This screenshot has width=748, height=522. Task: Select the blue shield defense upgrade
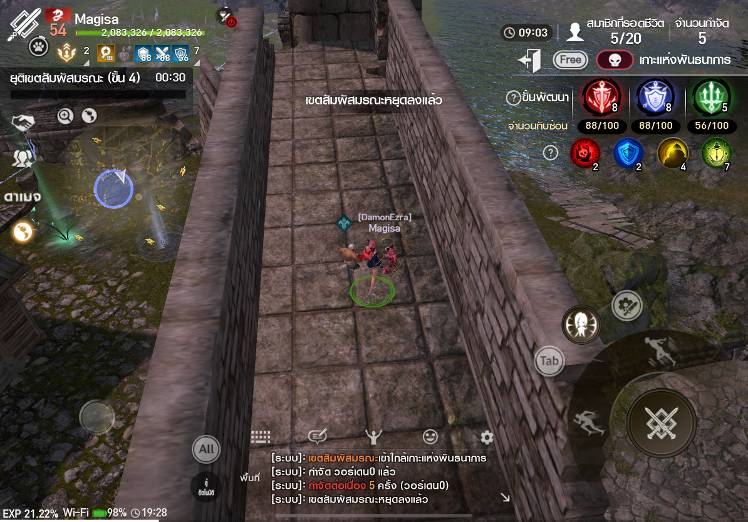point(655,97)
